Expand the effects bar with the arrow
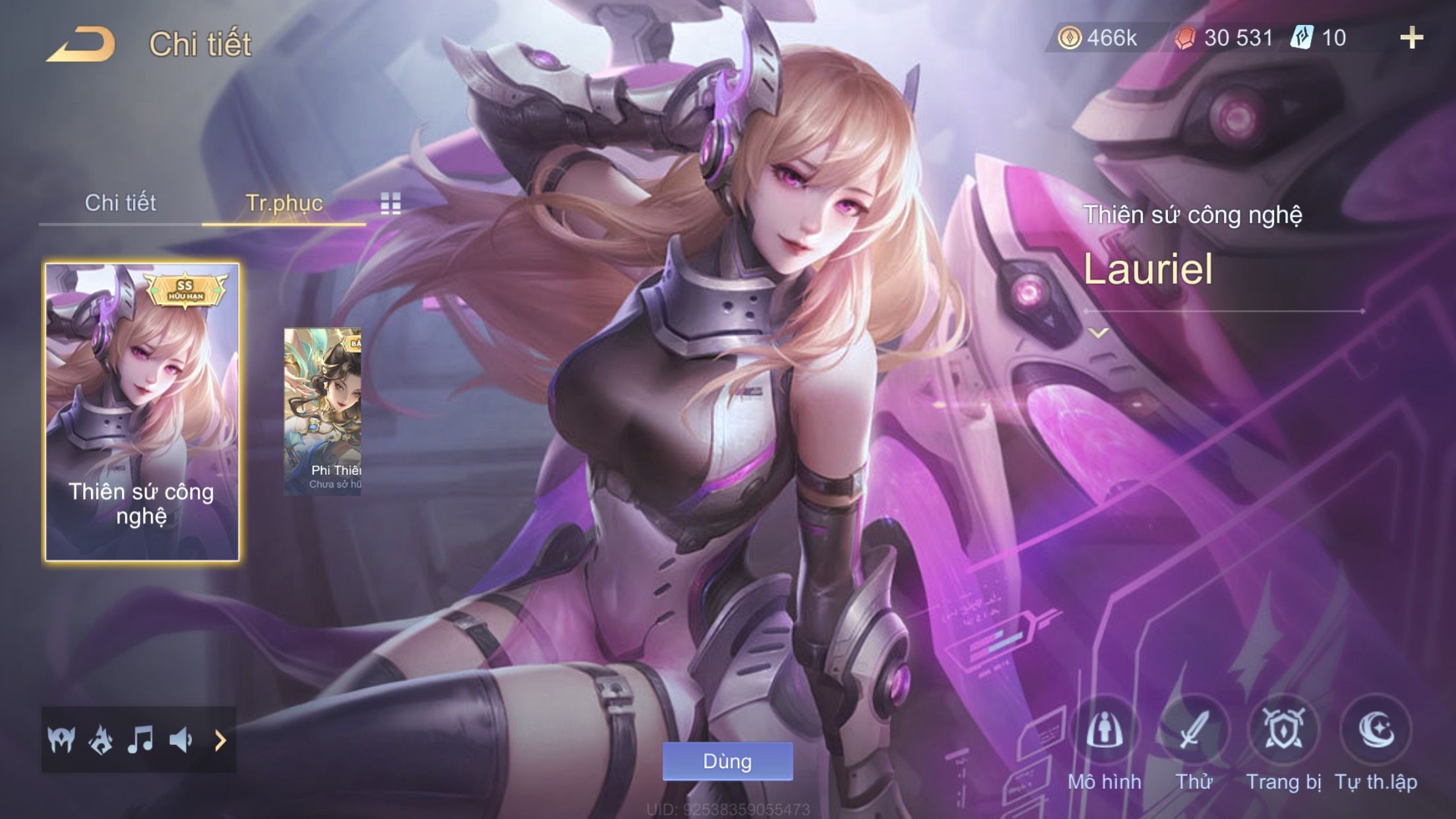Viewport: 1456px width, 819px height. click(x=220, y=741)
